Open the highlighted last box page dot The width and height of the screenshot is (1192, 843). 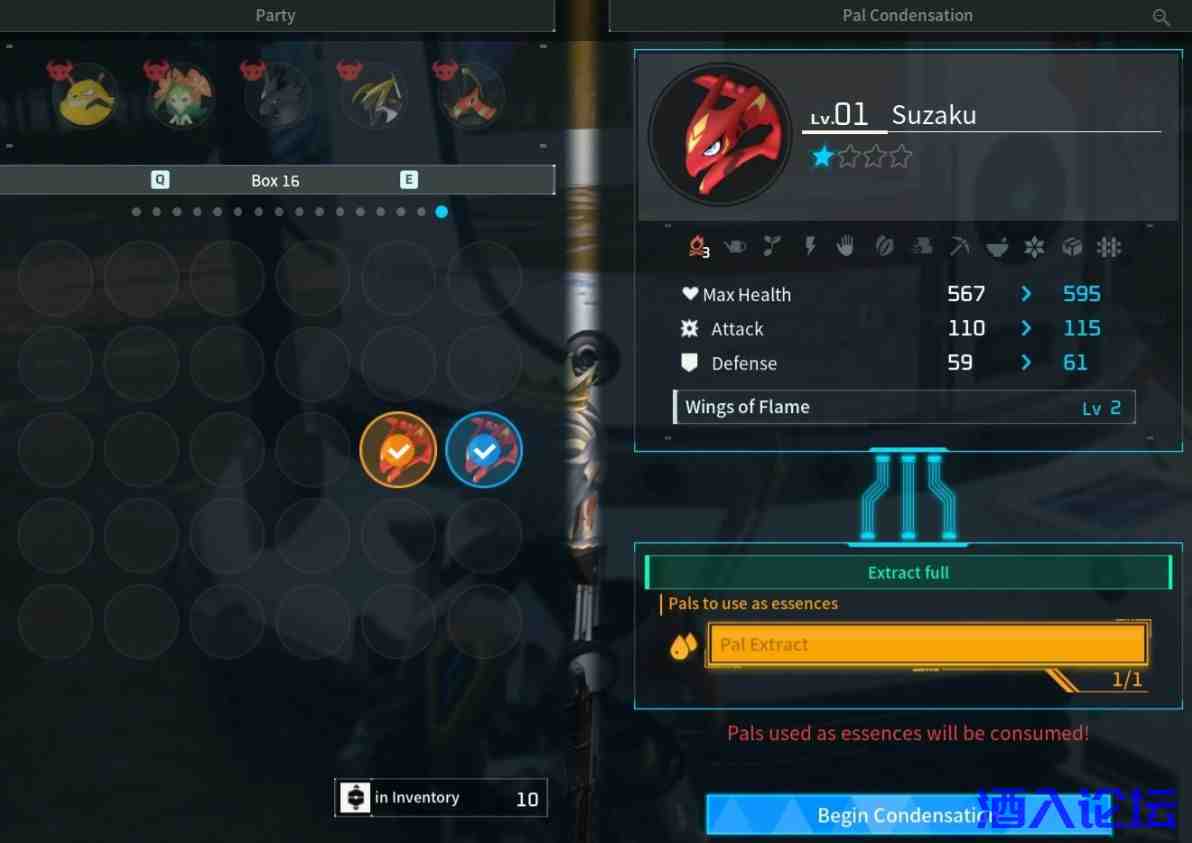click(x=442, y=212)
